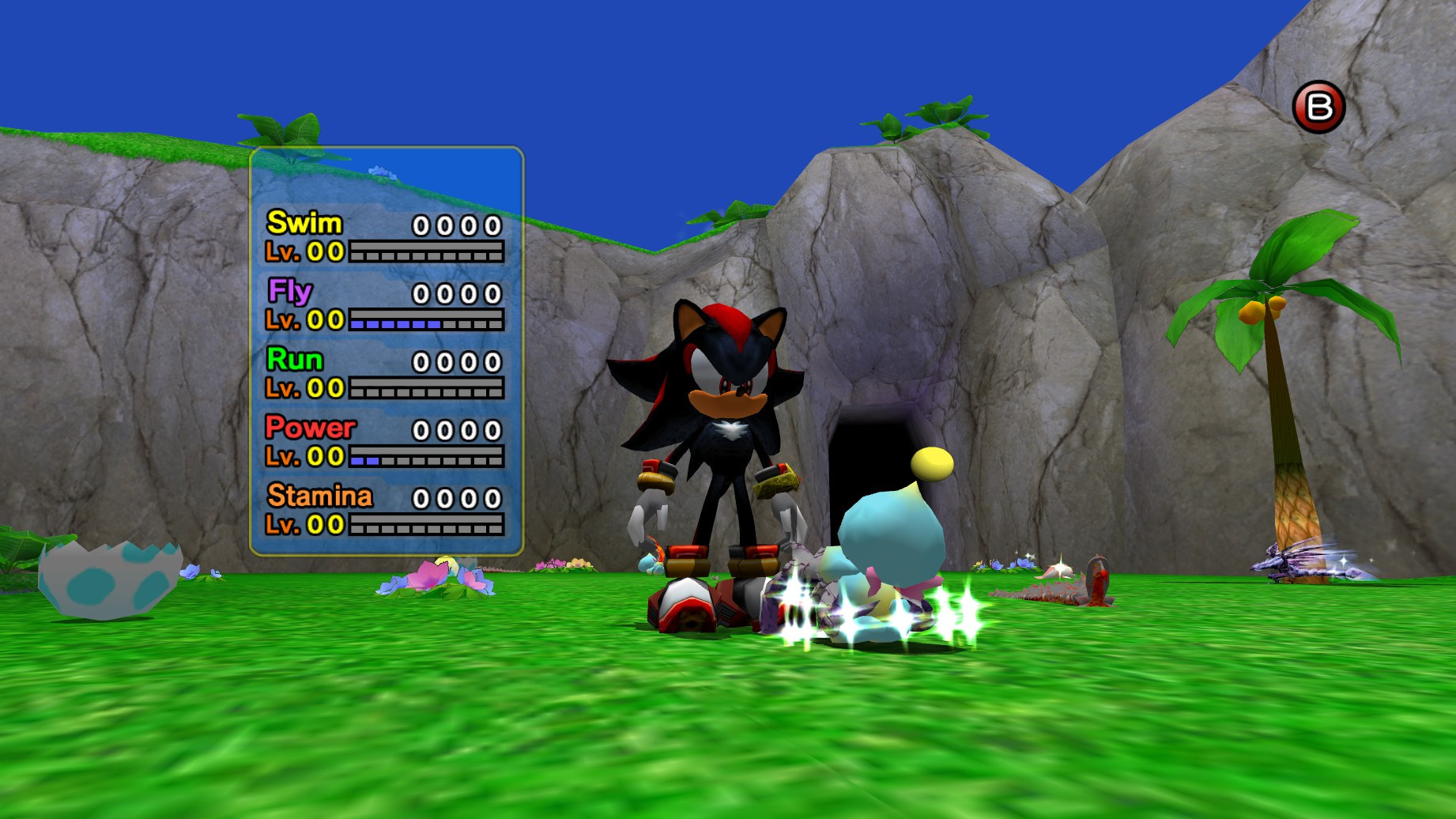Select the Stamina stat label

320,496
